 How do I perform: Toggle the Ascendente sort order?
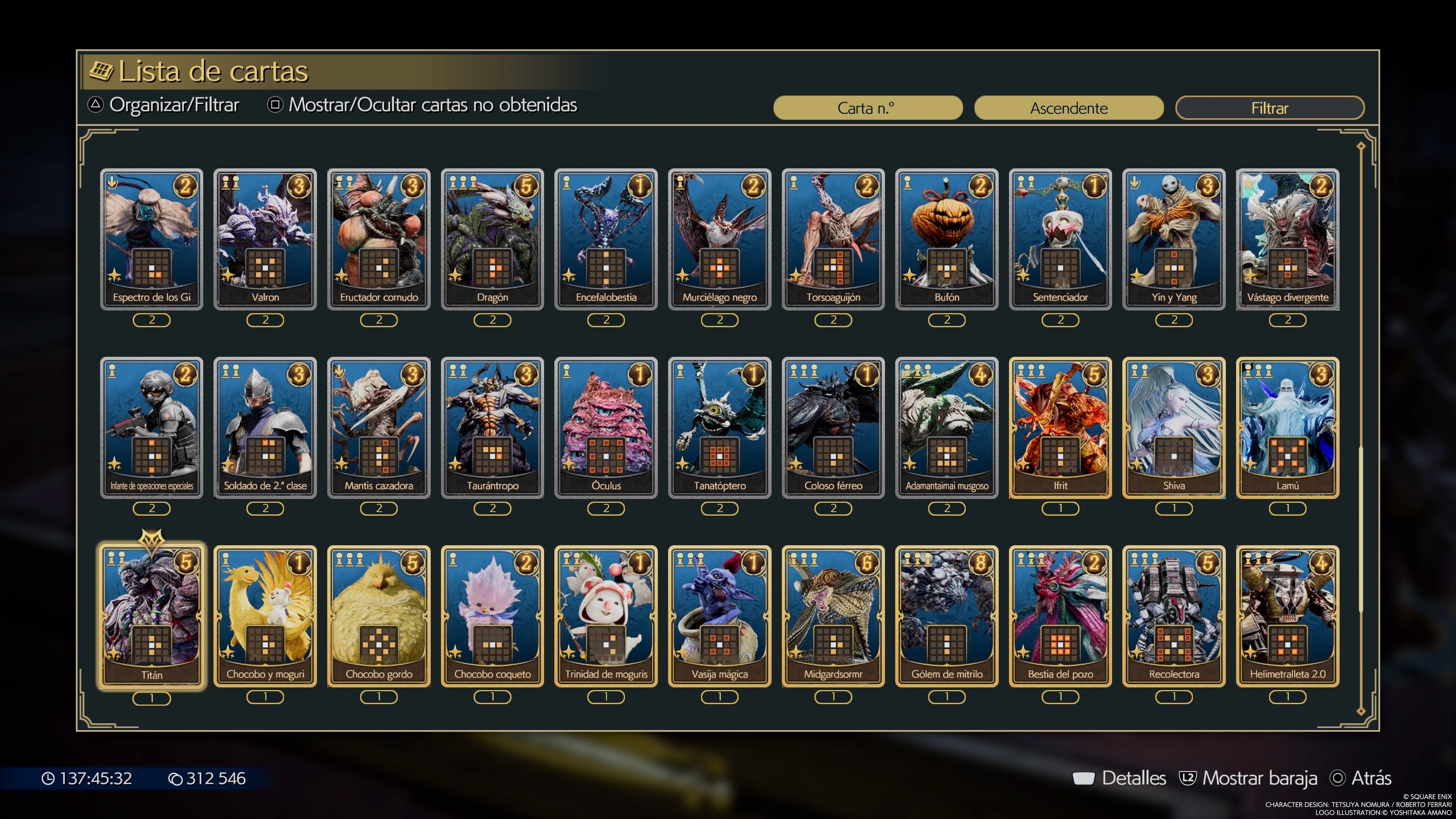pyautogui.click(x=1068, y=107)
